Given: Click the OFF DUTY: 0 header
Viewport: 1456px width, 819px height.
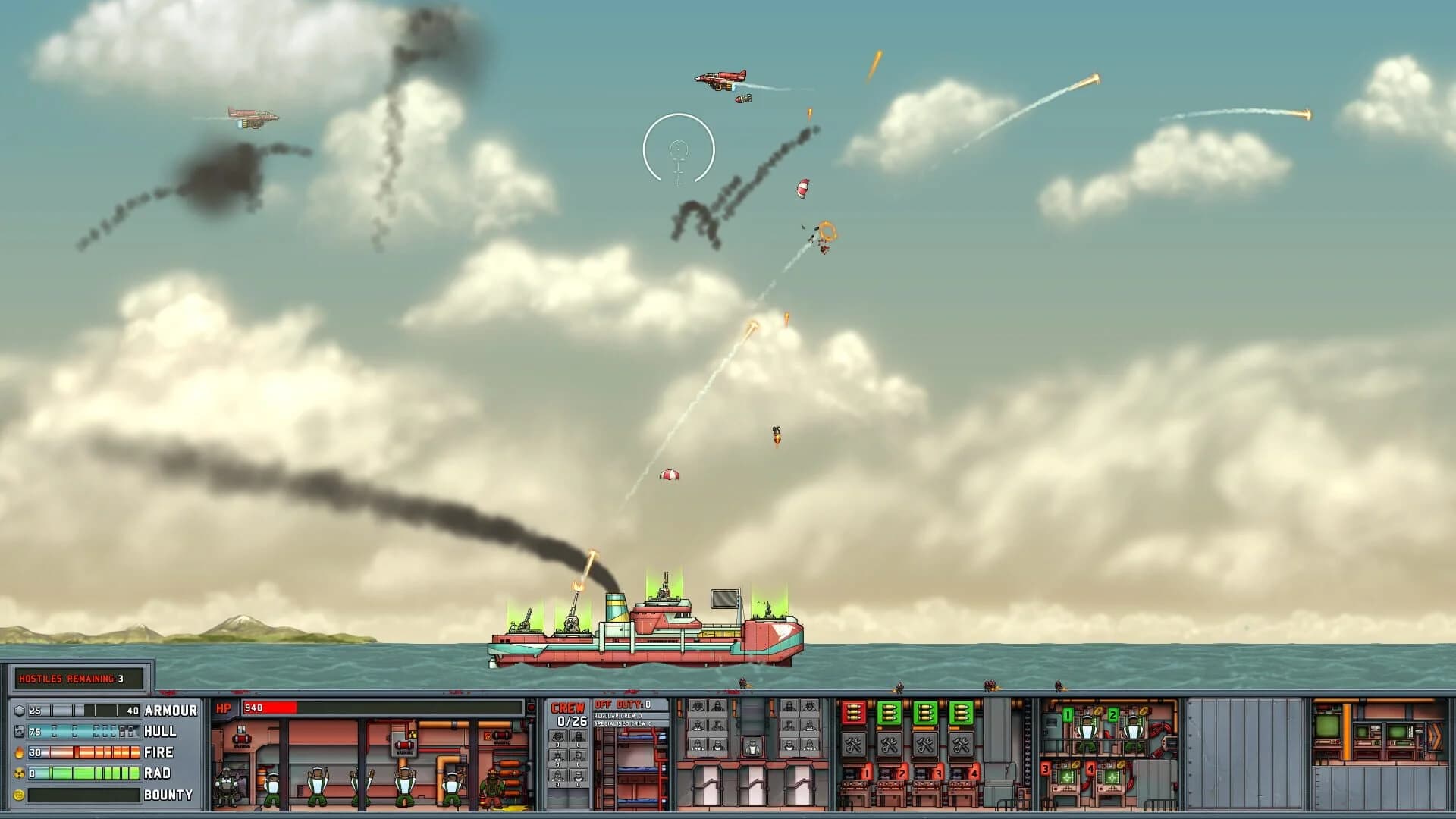Looking at the screenshot, I should pyautogui.click(x=623, y=704).
